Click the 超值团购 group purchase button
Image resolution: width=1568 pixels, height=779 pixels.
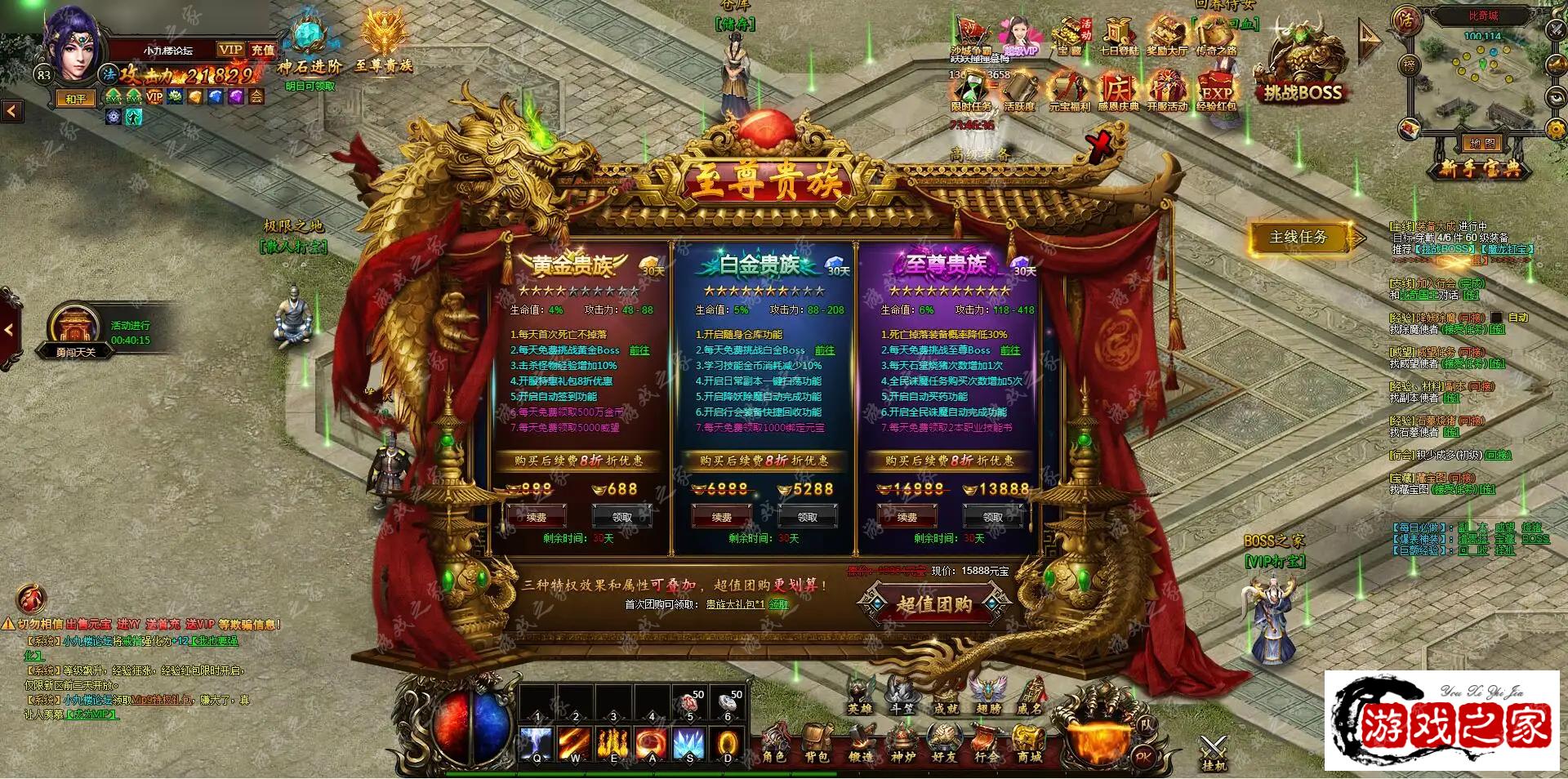(933, 604)
